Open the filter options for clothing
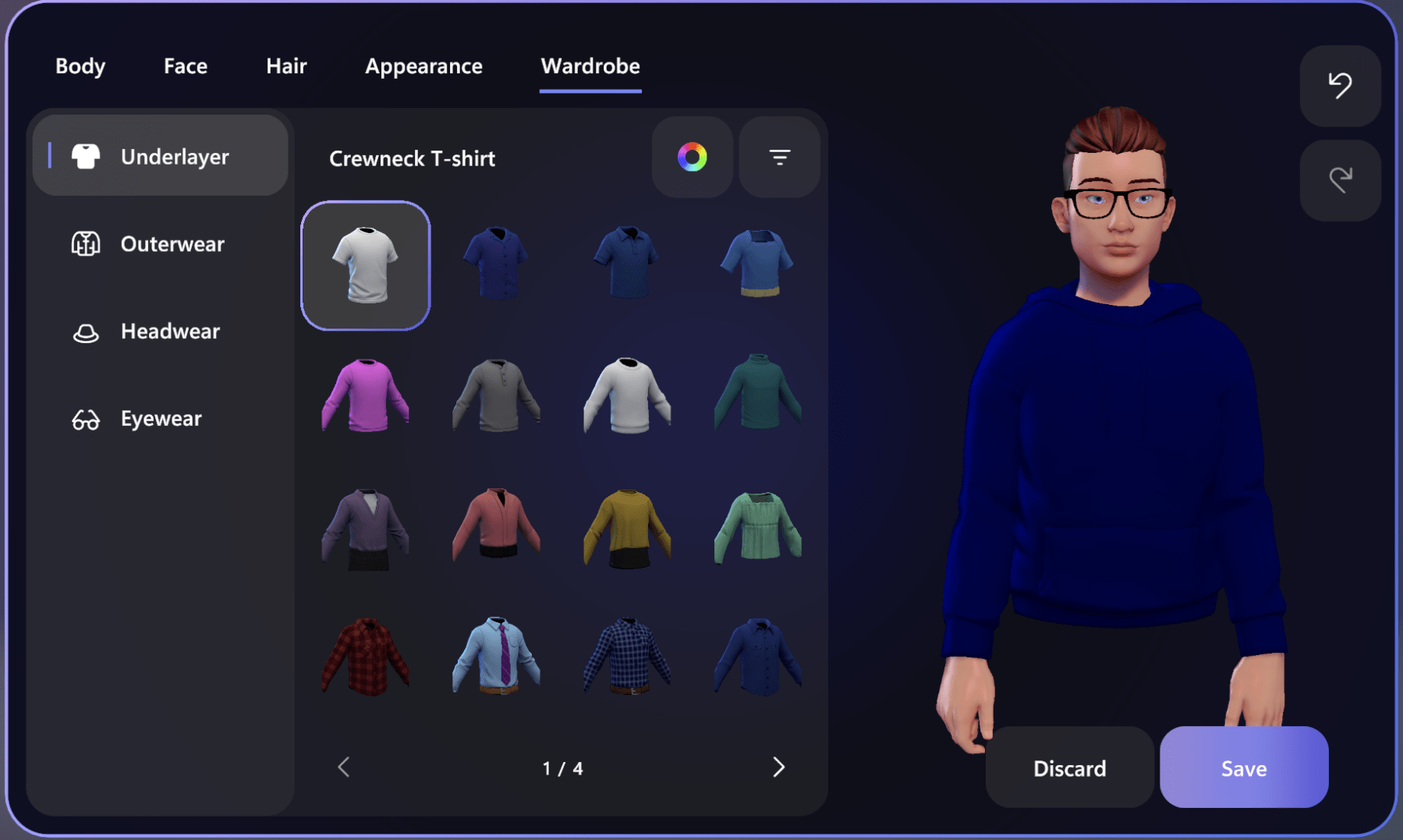 point(778,158)
